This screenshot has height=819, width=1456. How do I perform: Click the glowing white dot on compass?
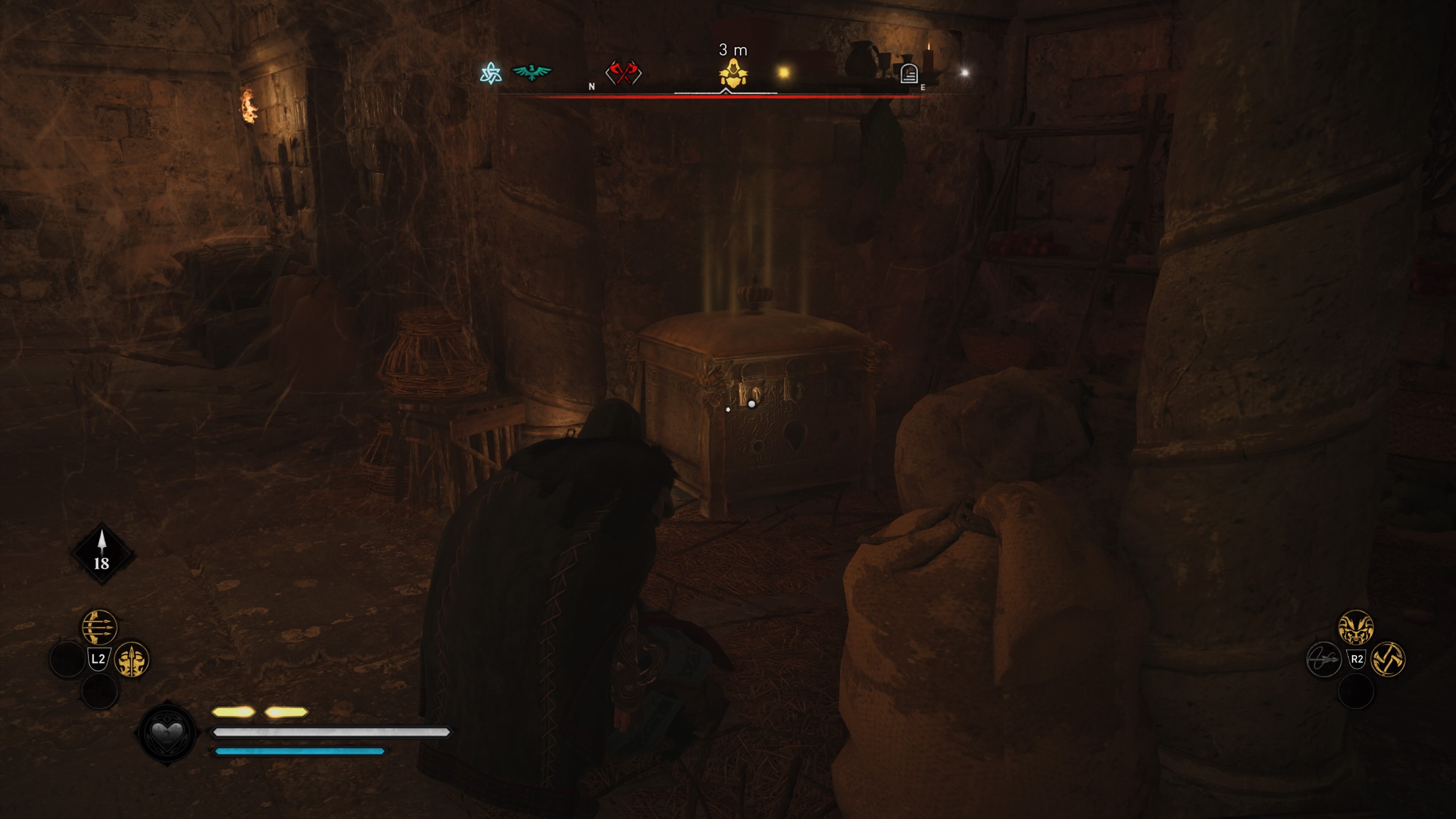pyautogui.click(x=965, y=72)
